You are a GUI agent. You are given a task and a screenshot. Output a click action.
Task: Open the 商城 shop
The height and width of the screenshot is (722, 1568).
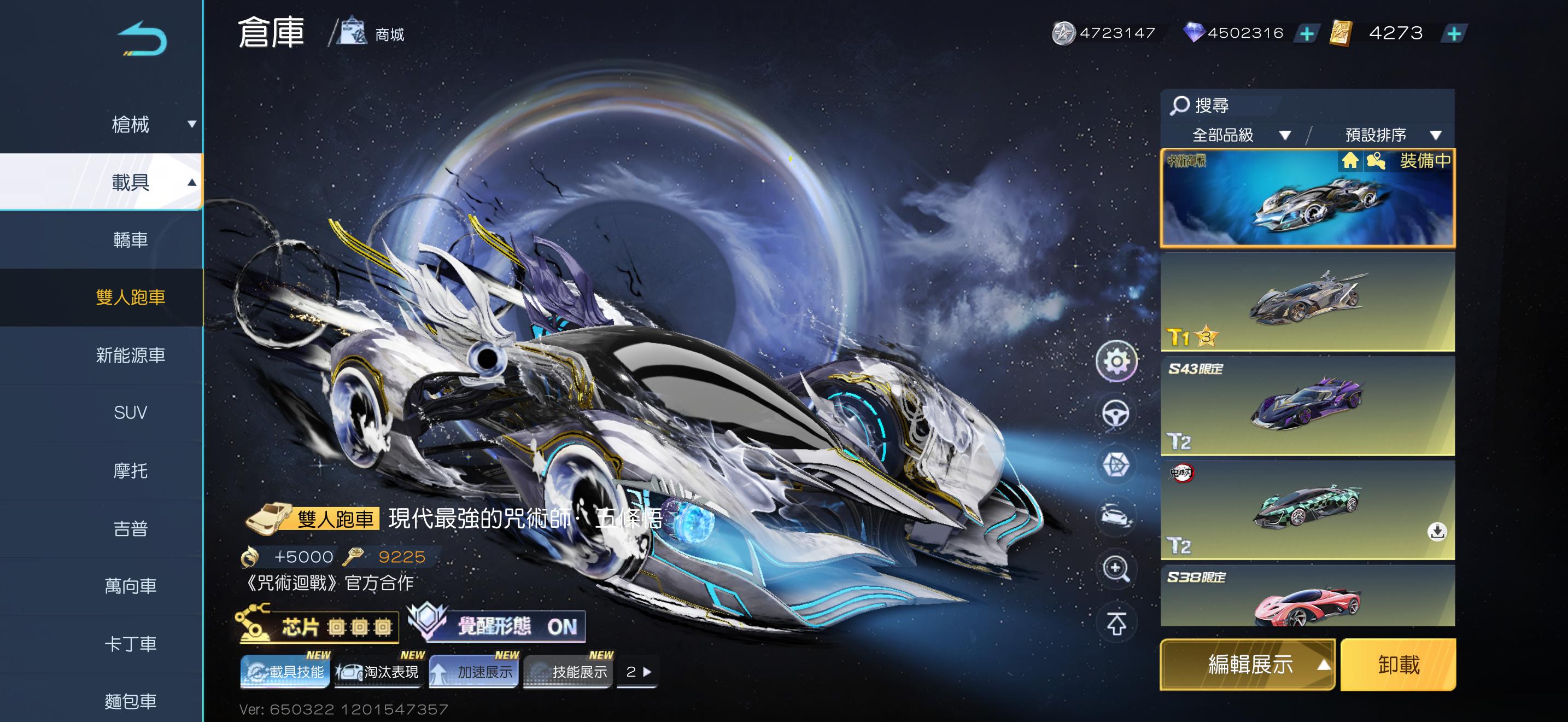click(x=372, y=33)
